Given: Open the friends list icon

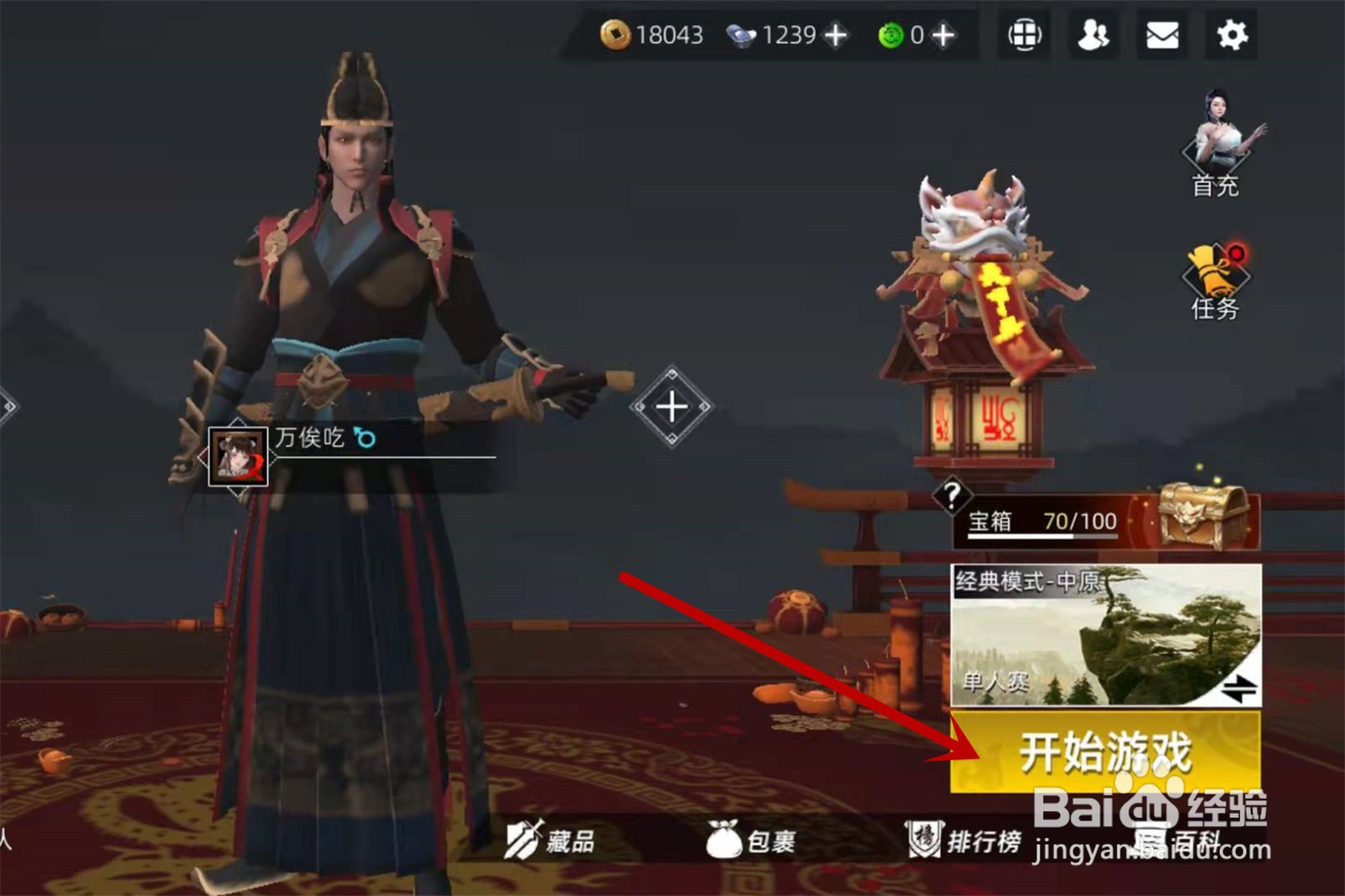Looking at the screenshot, I should click(x=1093, y=35).
